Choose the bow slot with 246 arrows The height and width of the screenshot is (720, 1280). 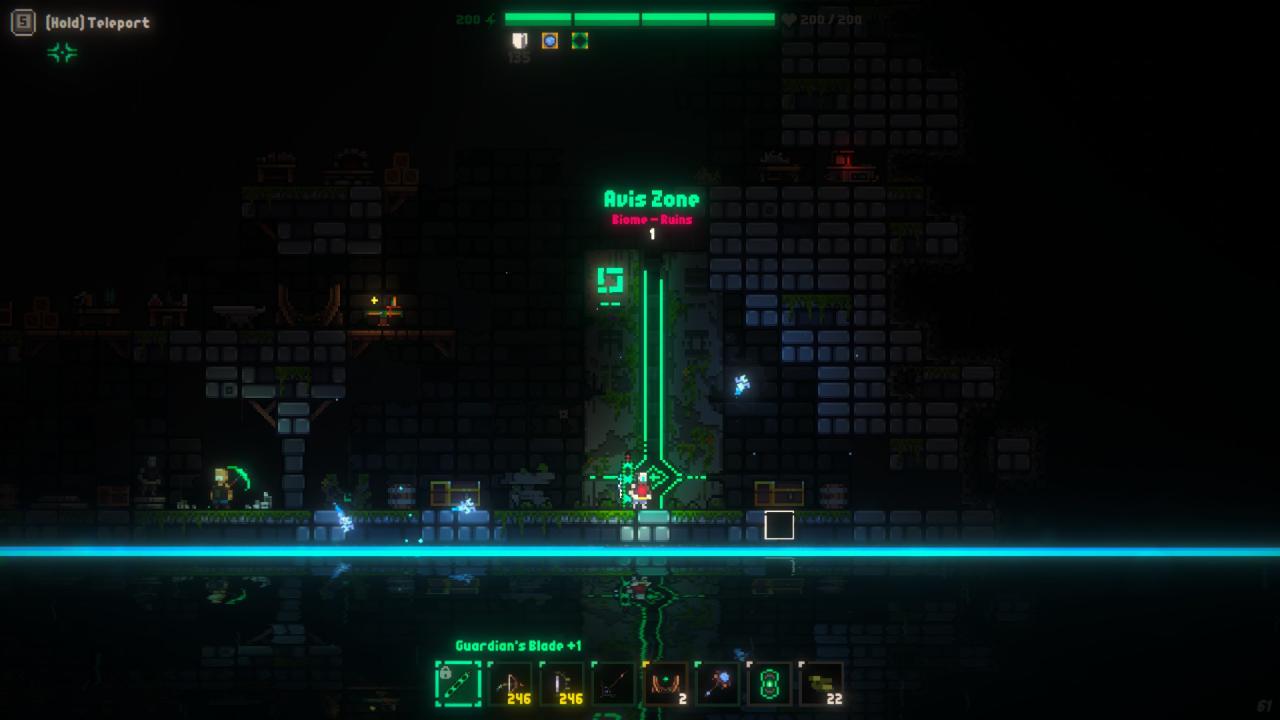510,685
